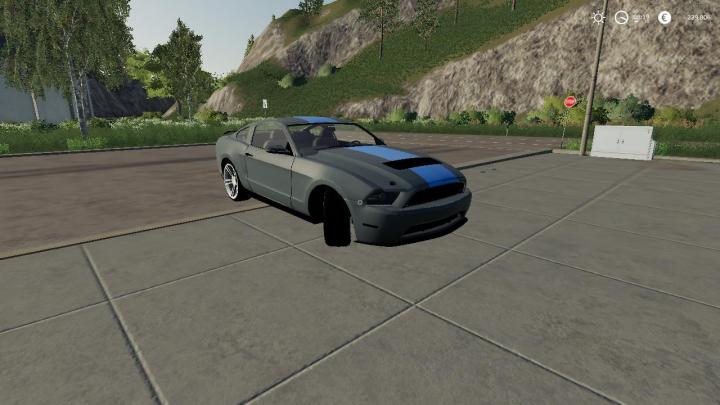The width and height of the screenshot is (720, 405).
Task: Click the clock icon in the HUD
Action: 622,17
